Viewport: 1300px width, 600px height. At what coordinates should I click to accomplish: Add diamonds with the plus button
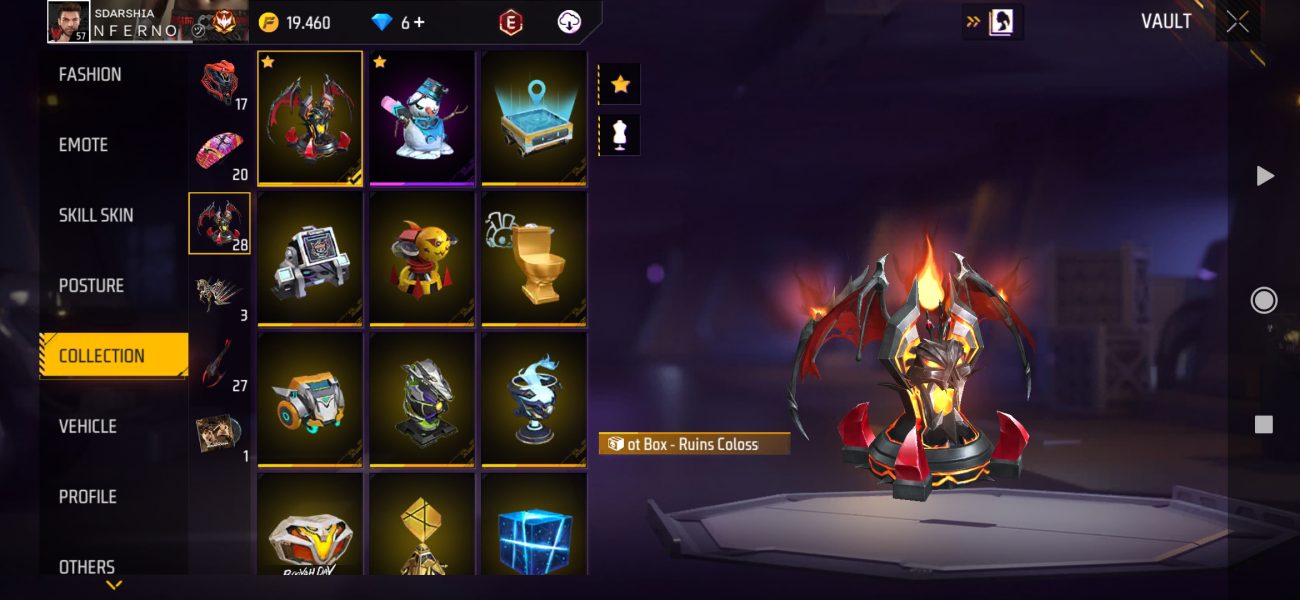pos(418,22)
